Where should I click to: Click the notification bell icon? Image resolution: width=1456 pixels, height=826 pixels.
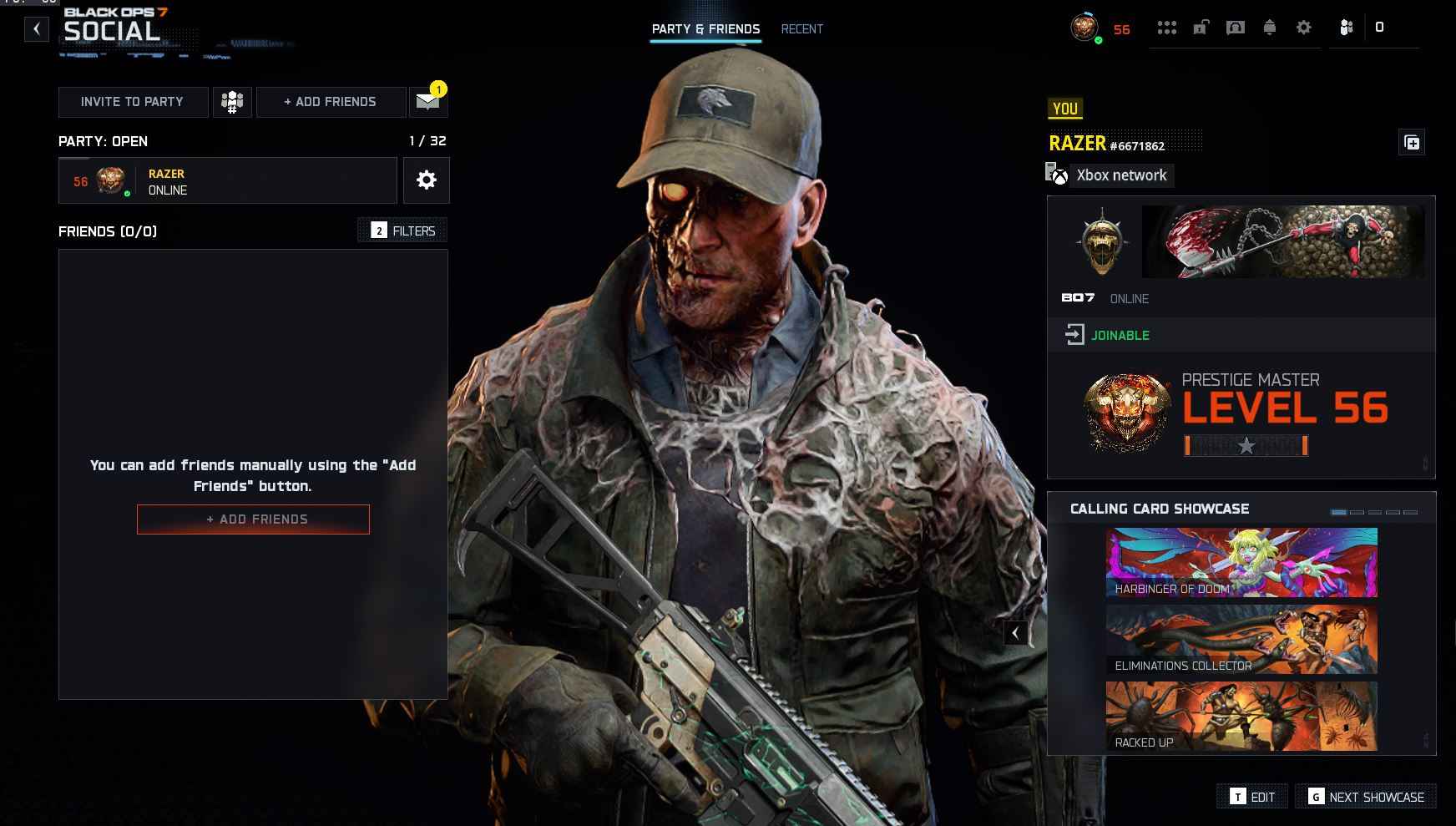pos(1269,27)
